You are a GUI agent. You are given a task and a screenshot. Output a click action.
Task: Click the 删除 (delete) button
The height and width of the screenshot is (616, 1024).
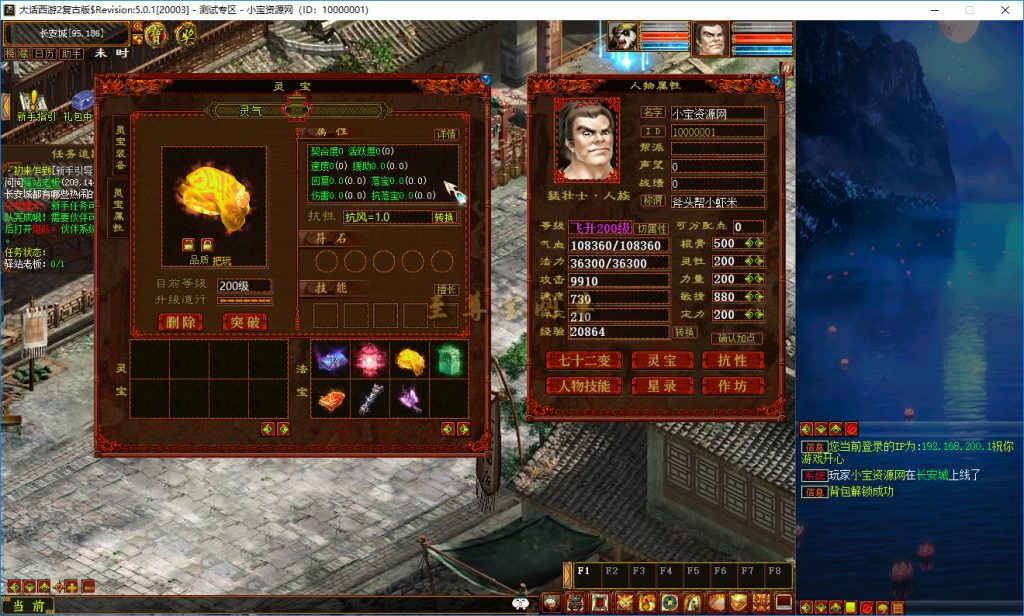(180, 322)
